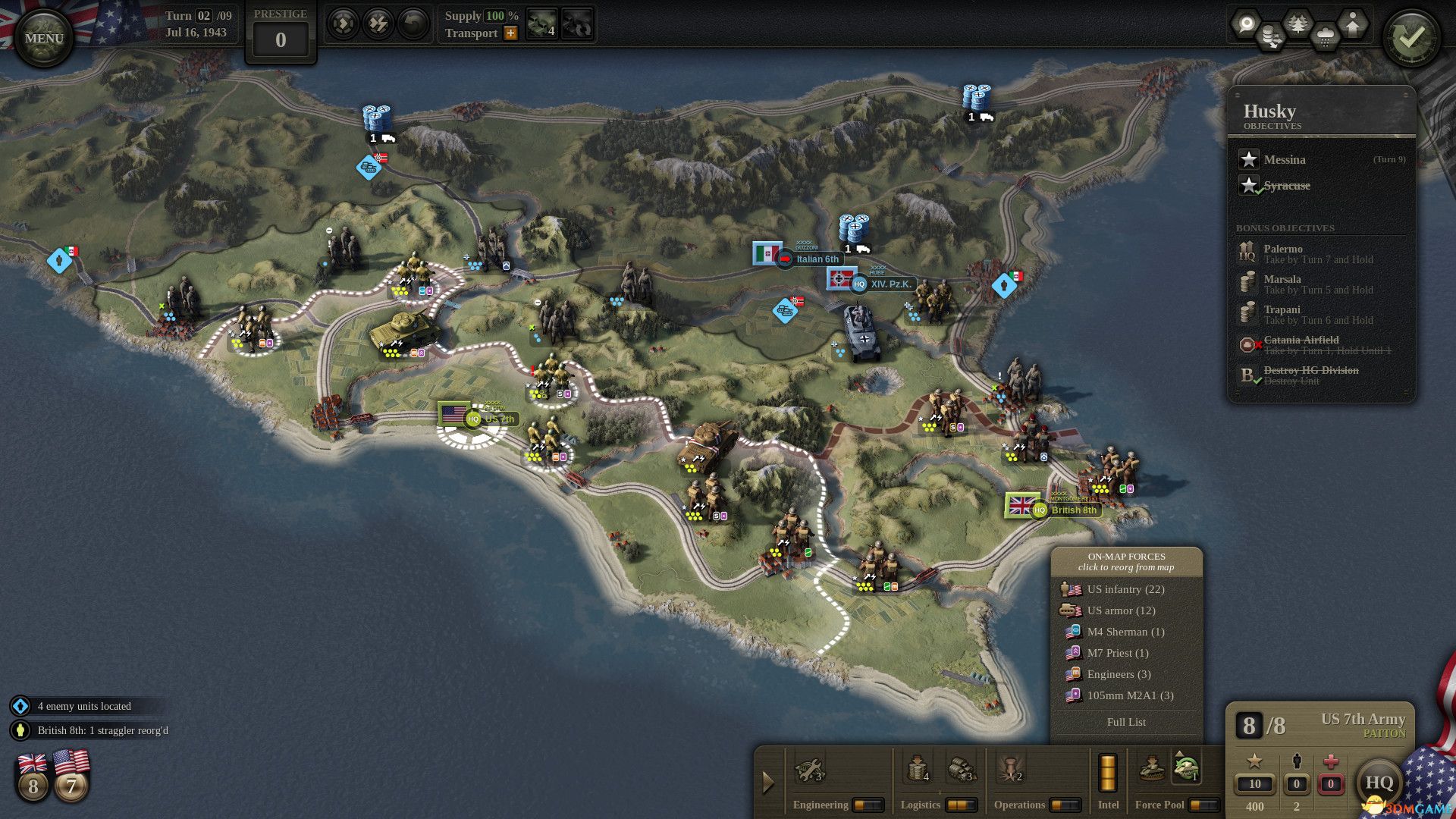The width and height of the screenshot is (1456, 819).
Task: Select the Logistics supply icon
Action: (x=918, y=771)
